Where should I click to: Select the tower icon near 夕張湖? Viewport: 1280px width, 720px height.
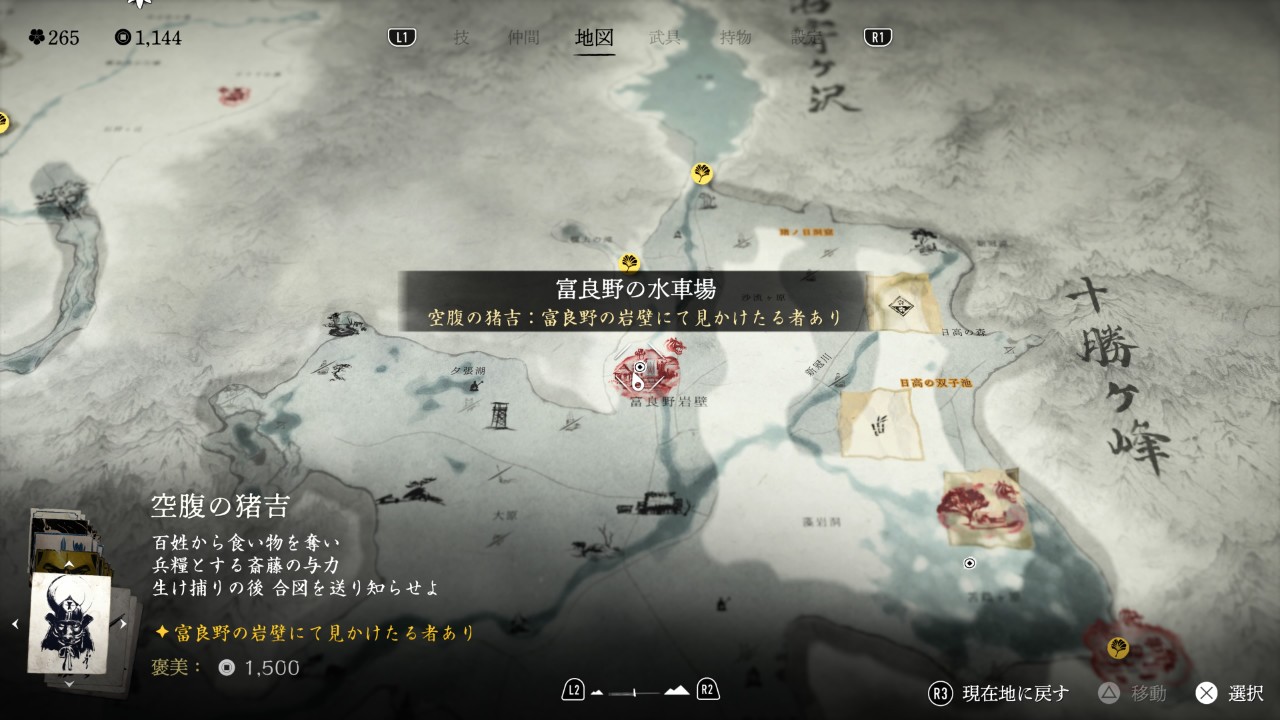tap(500, 412)
